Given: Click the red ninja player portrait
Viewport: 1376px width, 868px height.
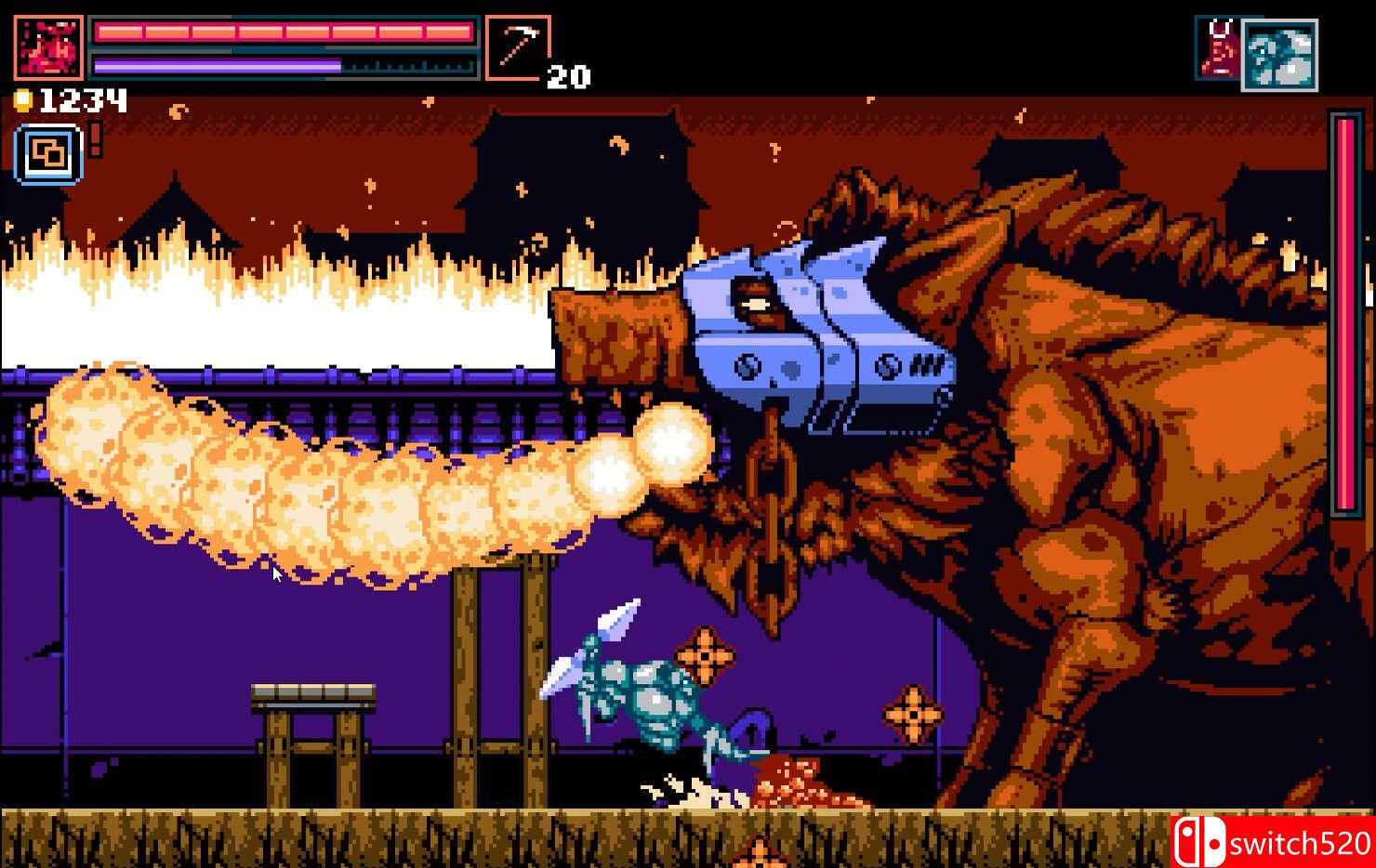Looking at the screenshot, I should click(x=48, y=47).
